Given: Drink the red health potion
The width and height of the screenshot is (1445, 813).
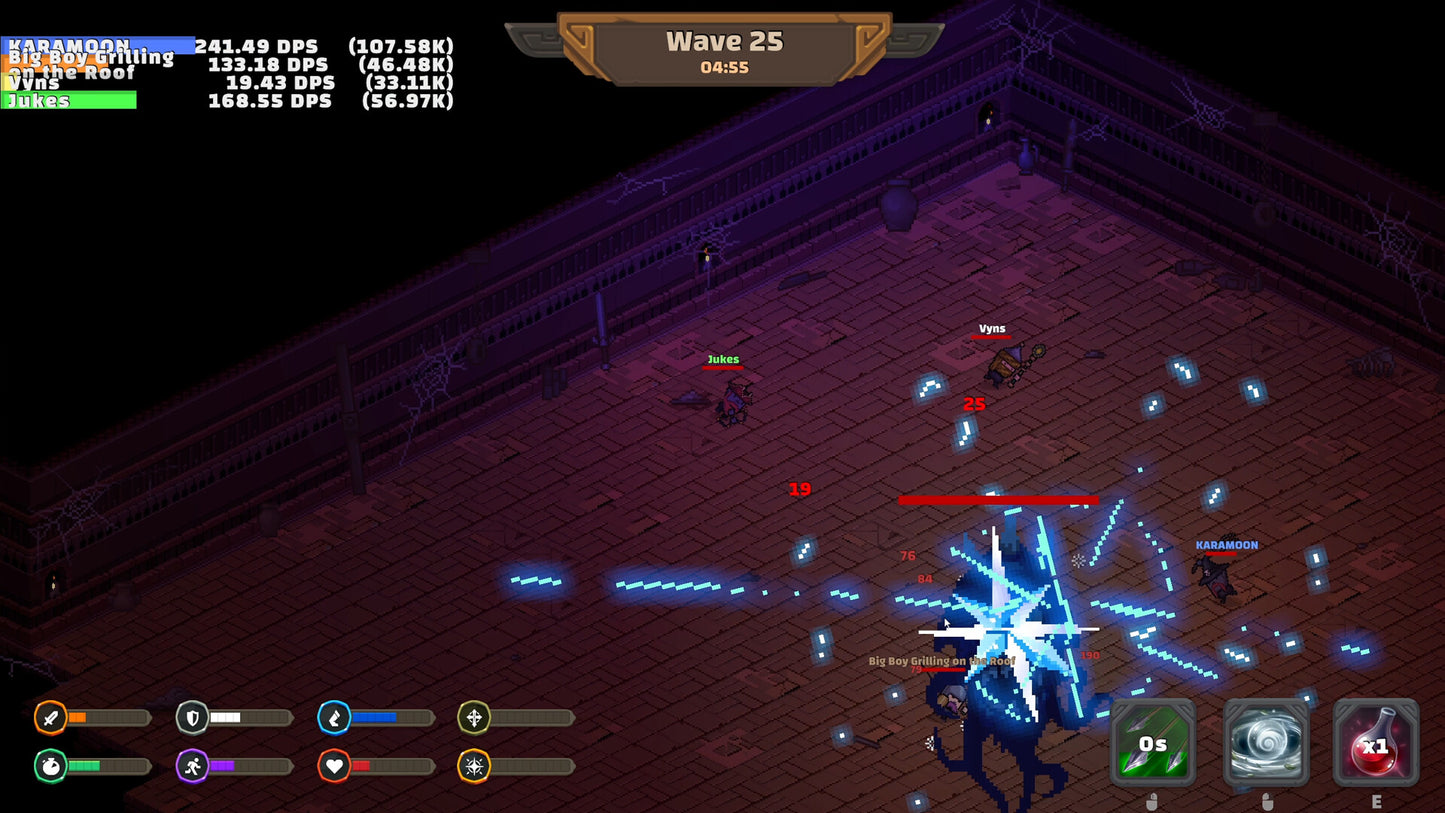Looking at the screenshot, I should pos(1376,742).
